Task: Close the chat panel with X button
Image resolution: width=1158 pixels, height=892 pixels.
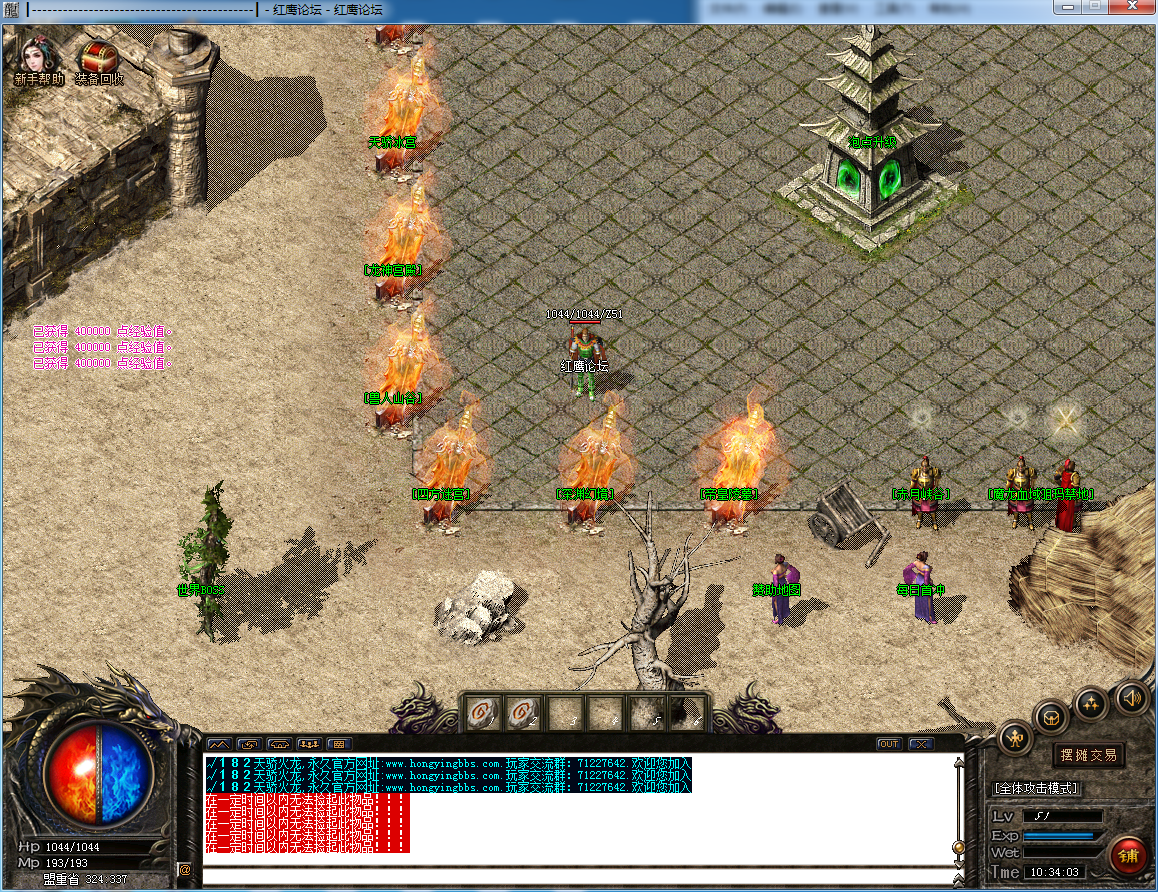Action: [921, 744]
